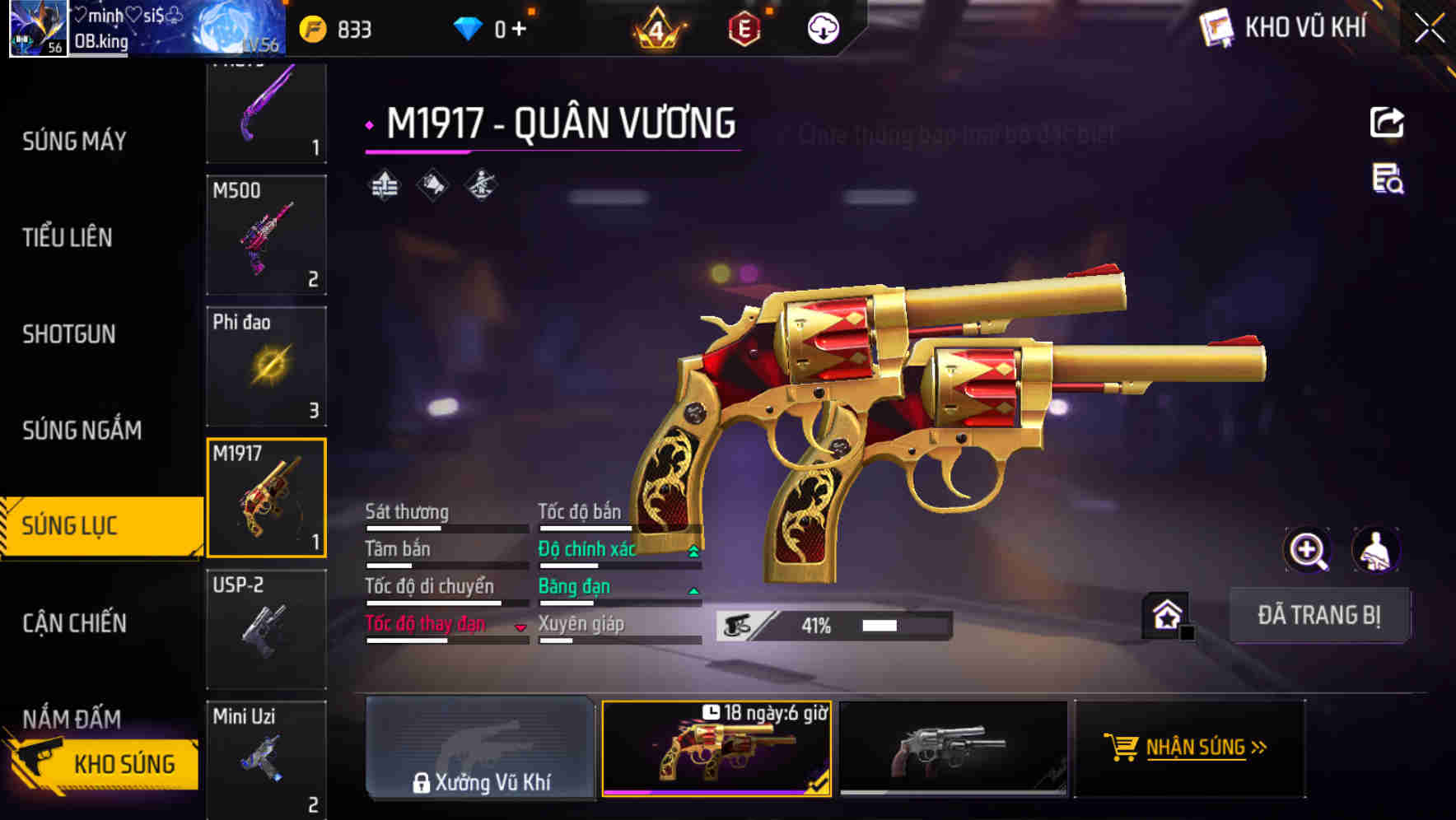This screenshot has width=1456, height=820.
Task: Open the CẬN CHIẾN weapon category
Action: click(73, 623)
